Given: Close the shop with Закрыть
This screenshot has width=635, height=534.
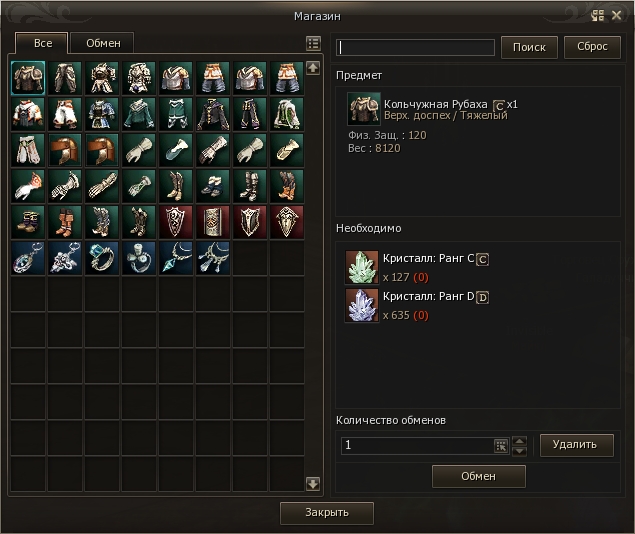Looking at the screenshot, I should [x=327, y=513].
